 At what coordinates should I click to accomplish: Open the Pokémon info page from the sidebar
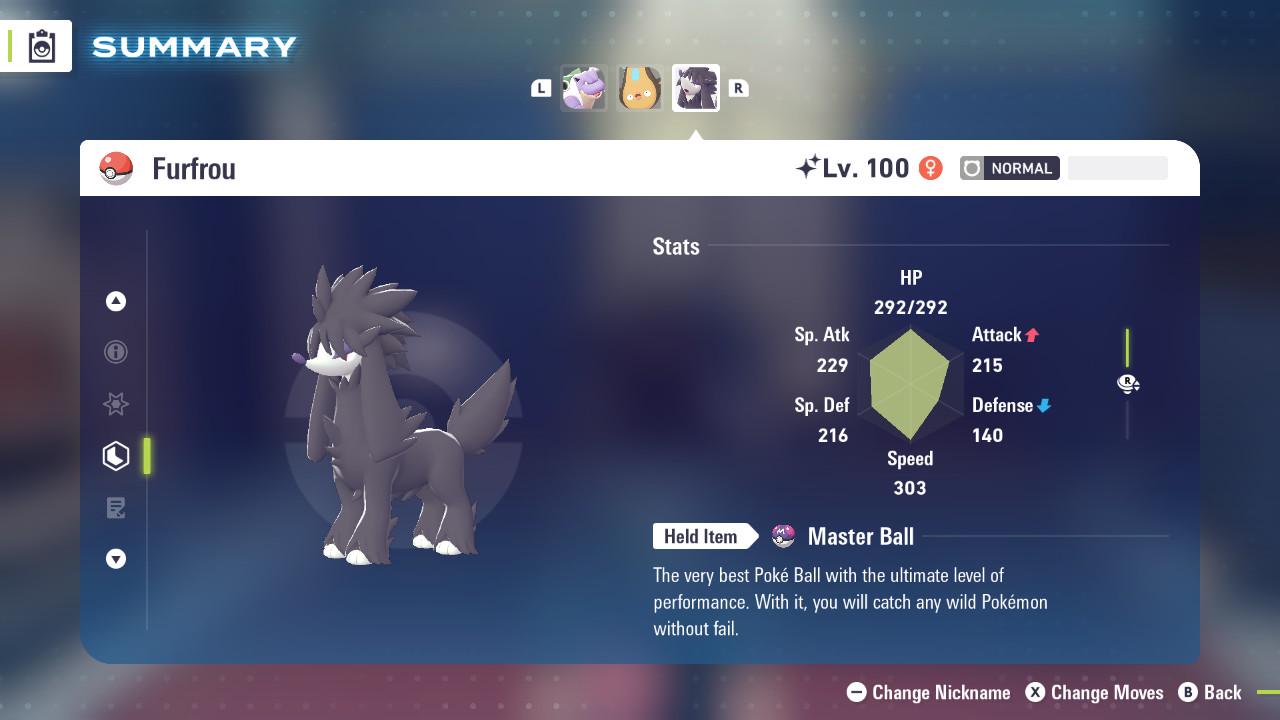click(116, 352)
